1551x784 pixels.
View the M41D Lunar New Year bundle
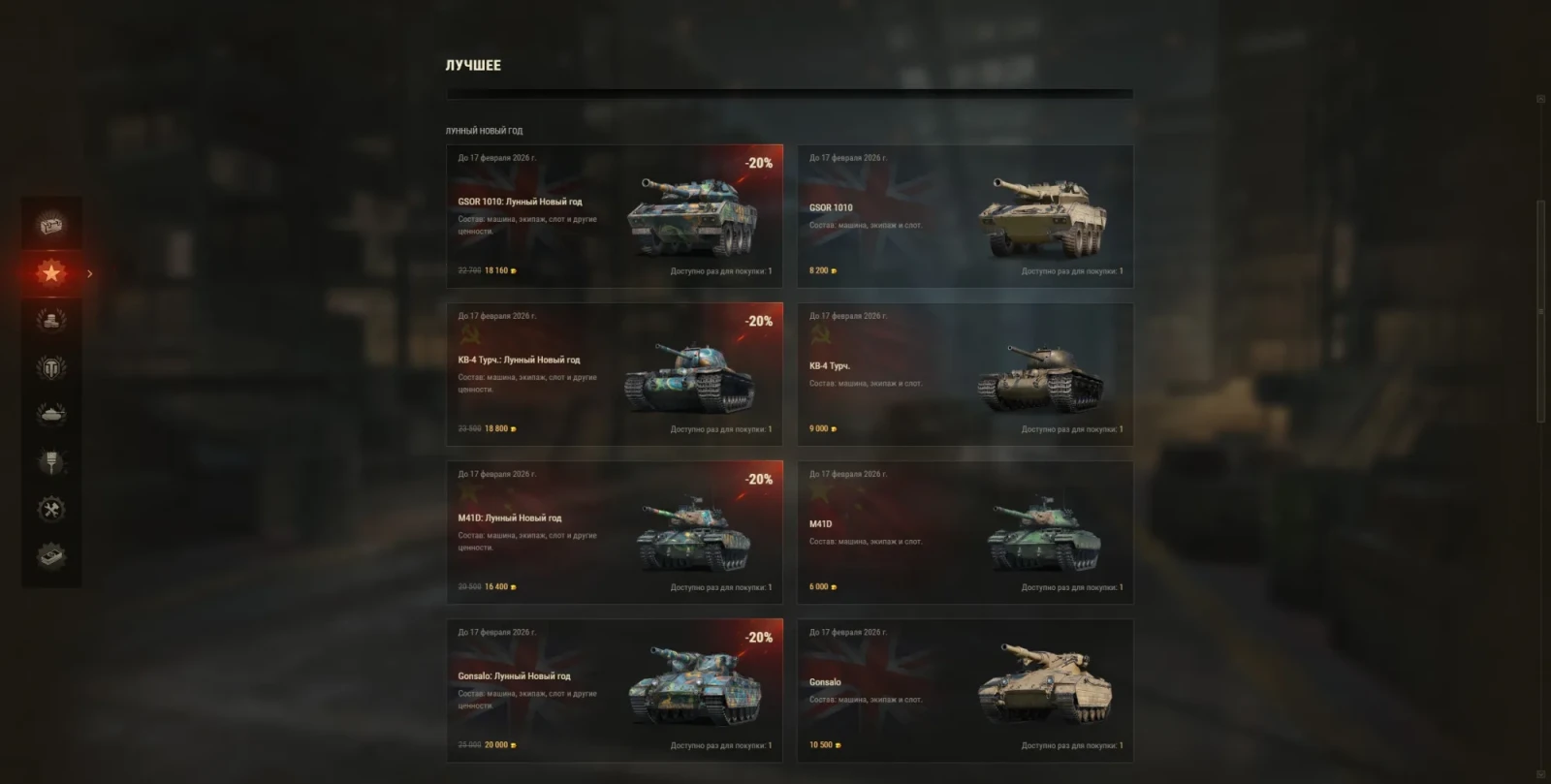click(x=614, y=532)
